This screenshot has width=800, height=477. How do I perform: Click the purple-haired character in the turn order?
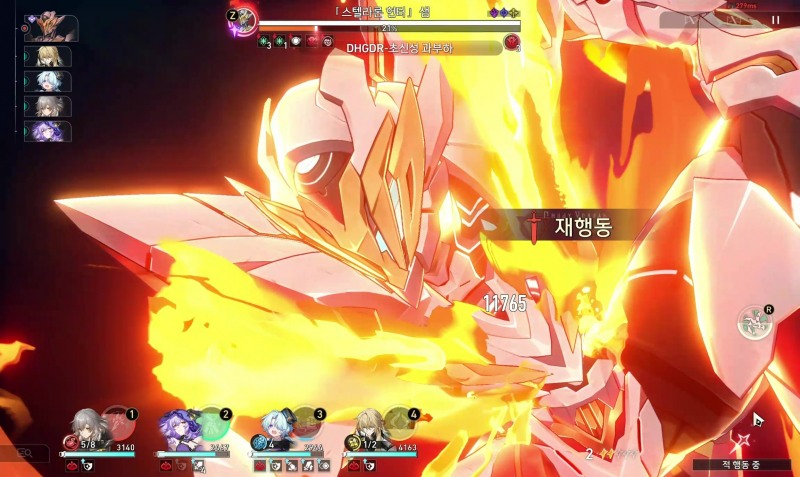click(48, 132)
